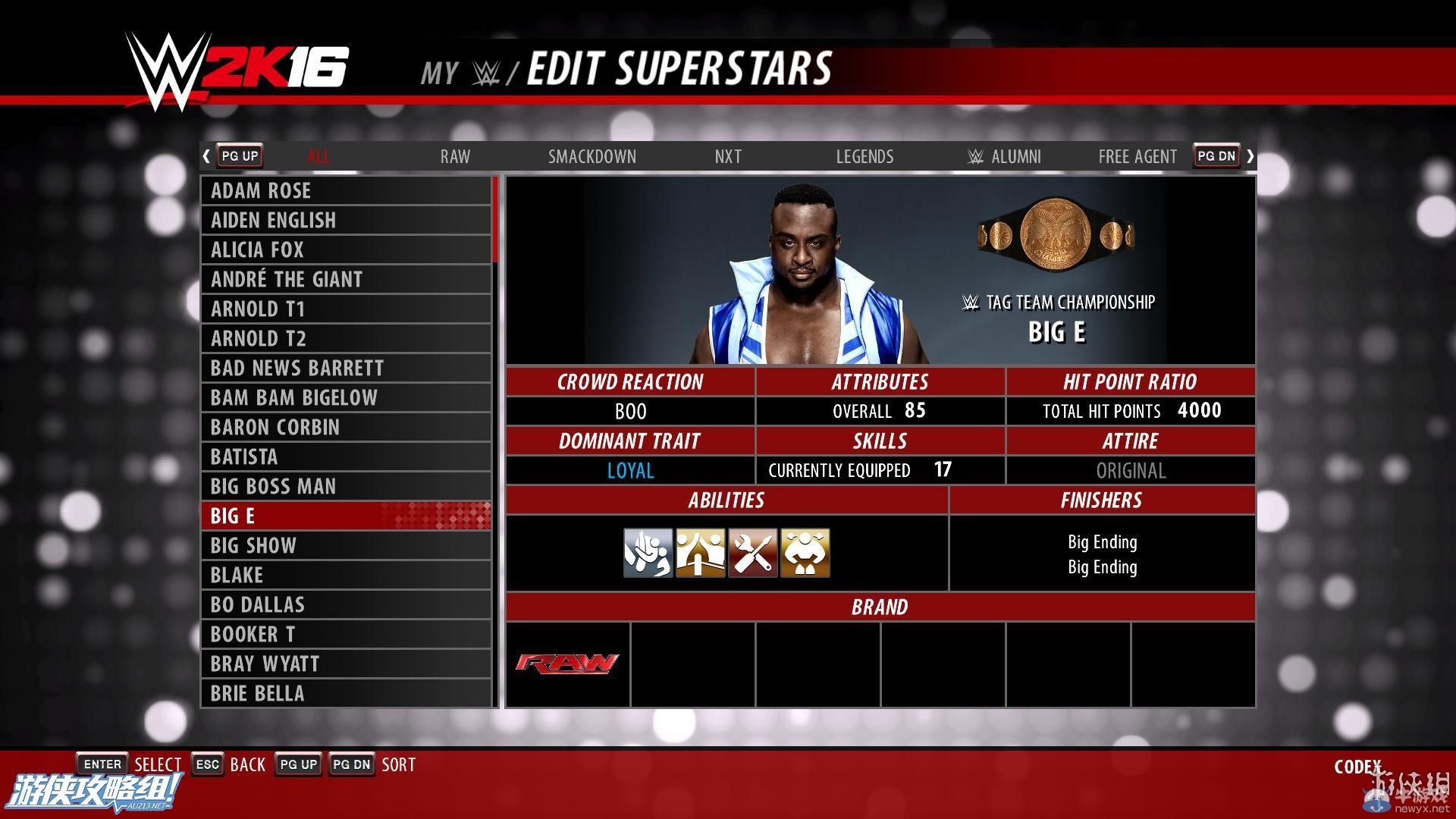The height and width of the screenshot is (819, 1456).
Task: Click the right chevron after PG DN
Action: coord(1250,155)
